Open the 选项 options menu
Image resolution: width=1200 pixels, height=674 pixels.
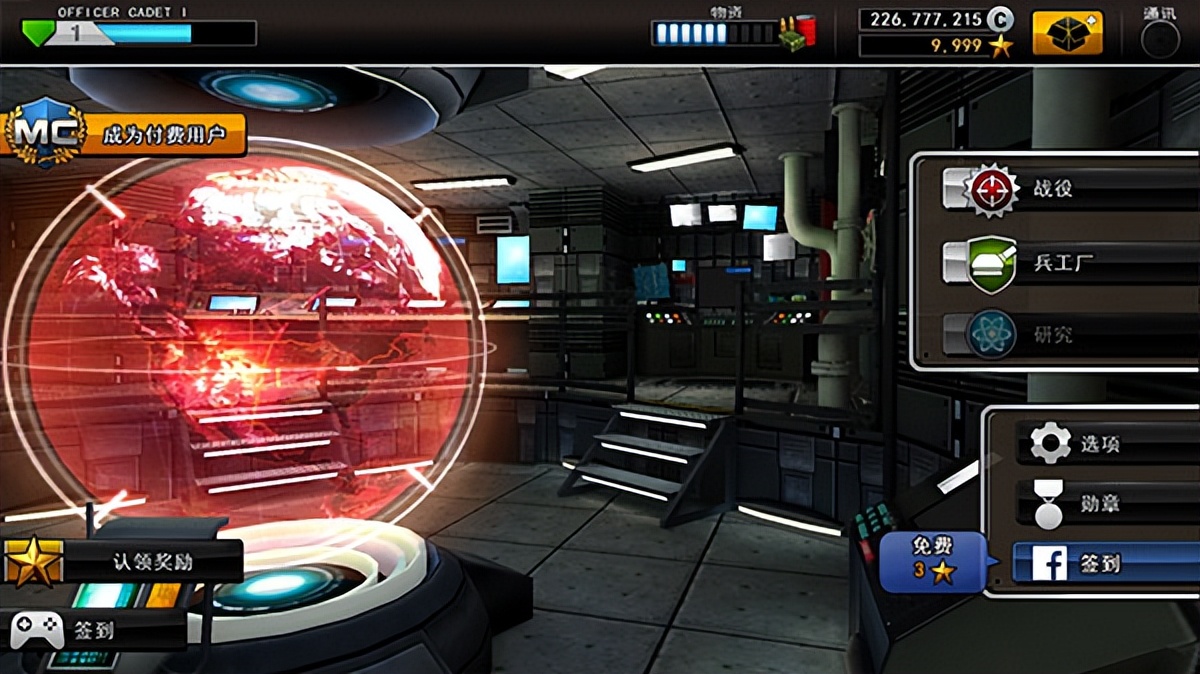(1100, 443)
